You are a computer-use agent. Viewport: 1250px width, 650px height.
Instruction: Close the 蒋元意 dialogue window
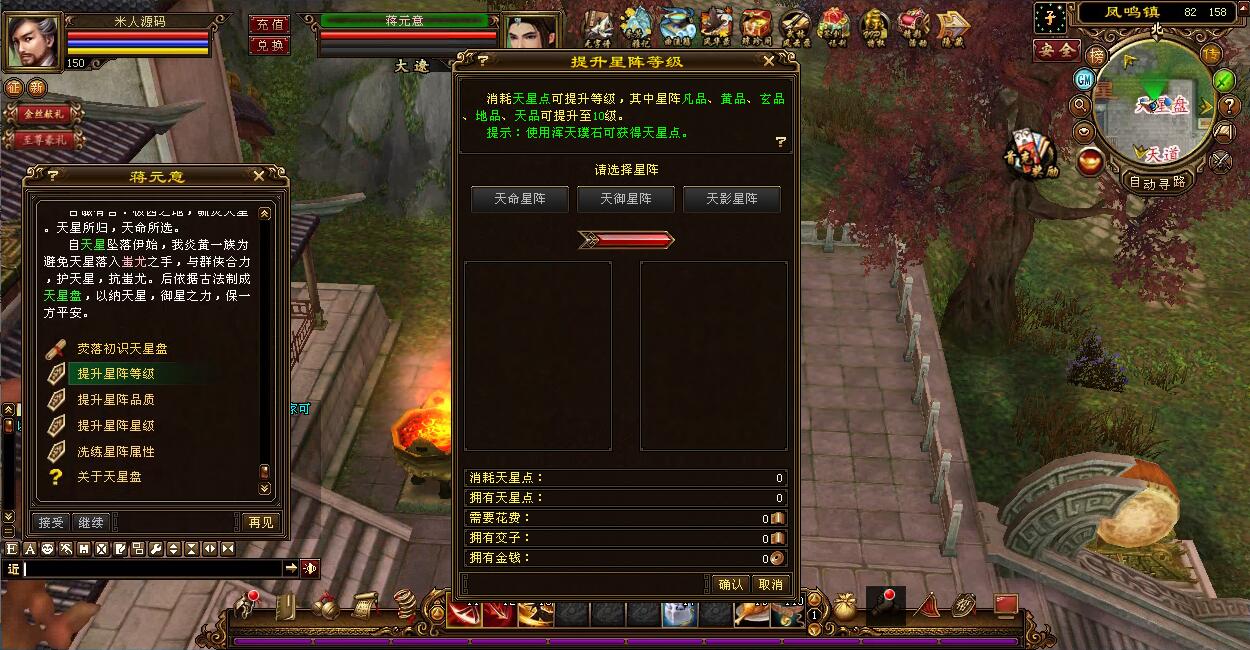(x=259, y=176)
